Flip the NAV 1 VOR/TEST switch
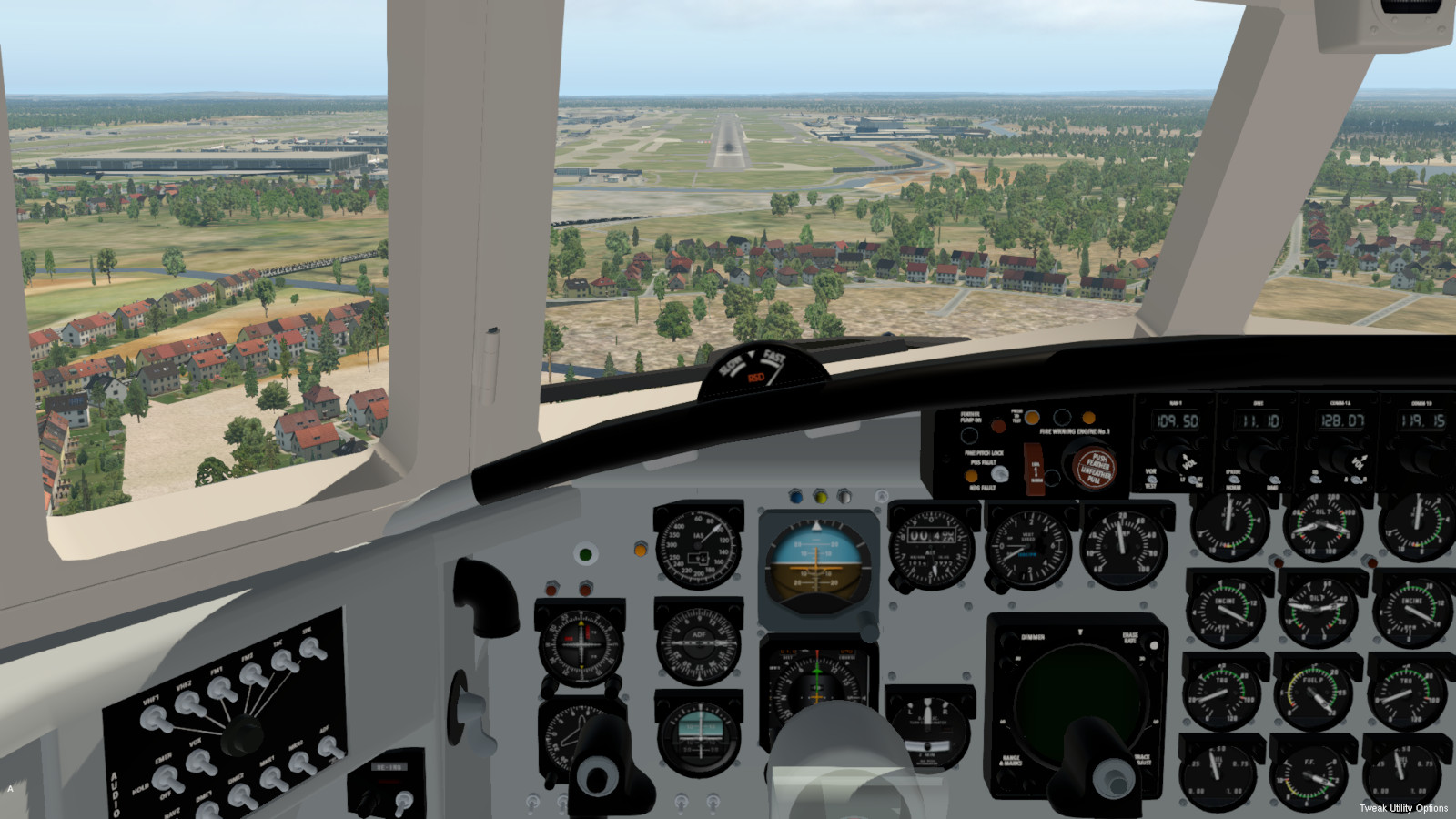 click(x=1153, y=479)
